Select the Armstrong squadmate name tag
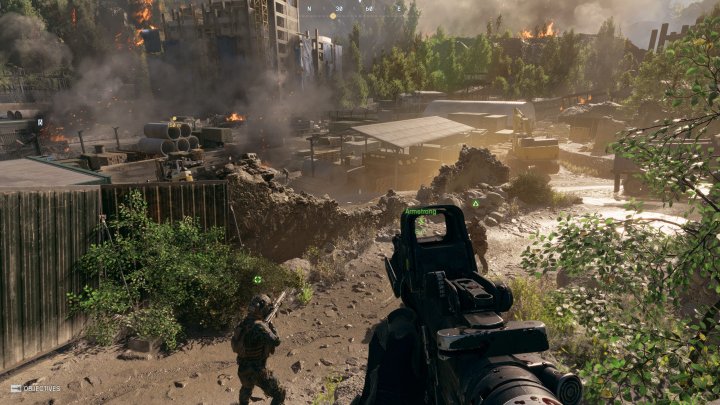Screen dimensions: 720x405 click(x=420, y=211)
